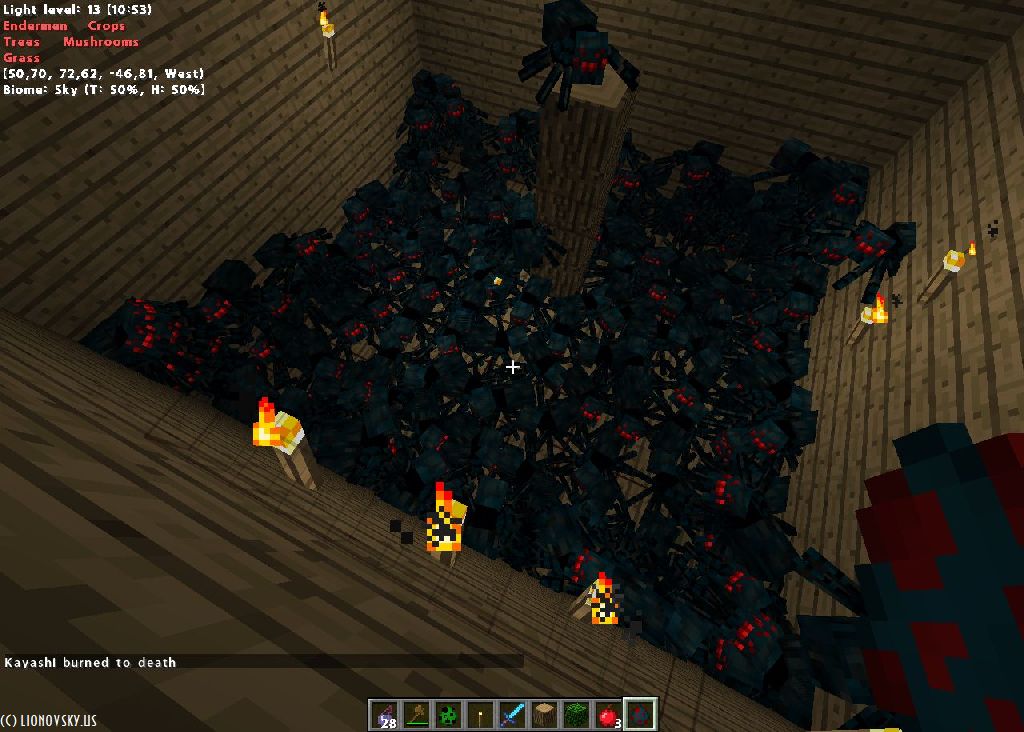Choose the green leaves block slot
Viewport: 1024px width, 732px height.
click(576, 715)
